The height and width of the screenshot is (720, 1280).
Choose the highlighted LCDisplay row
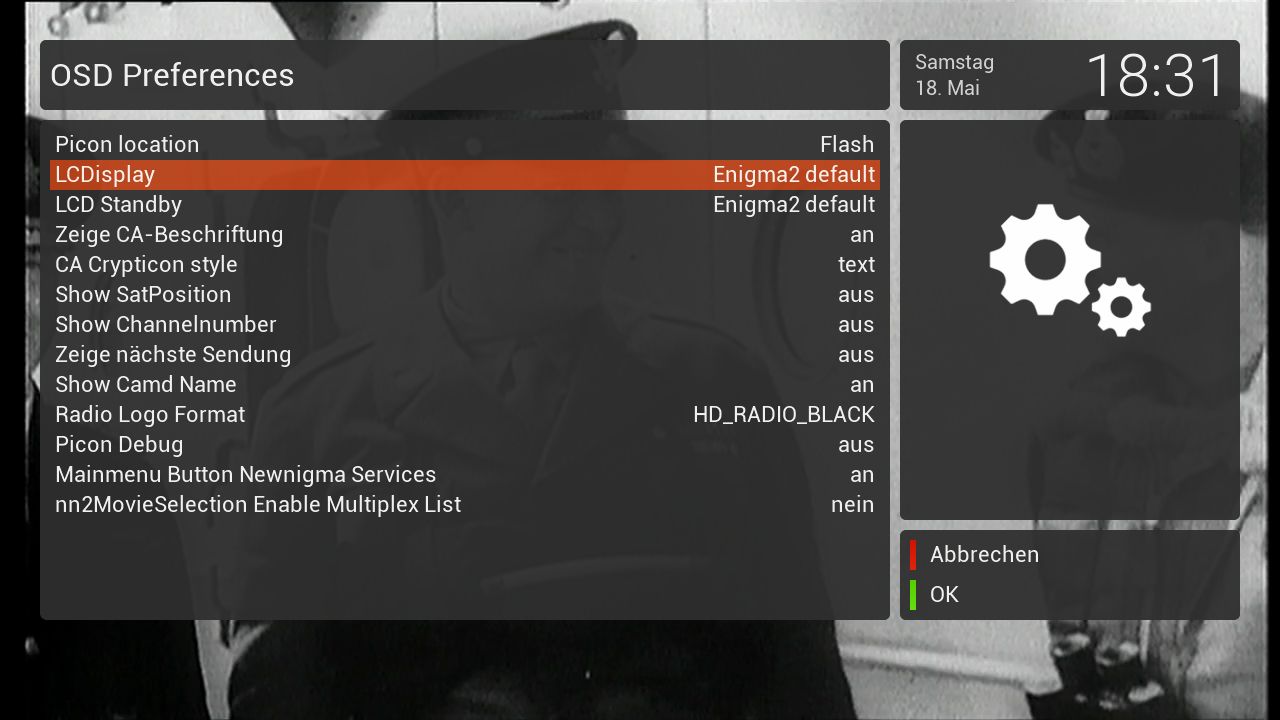click(x=464, y=174)
